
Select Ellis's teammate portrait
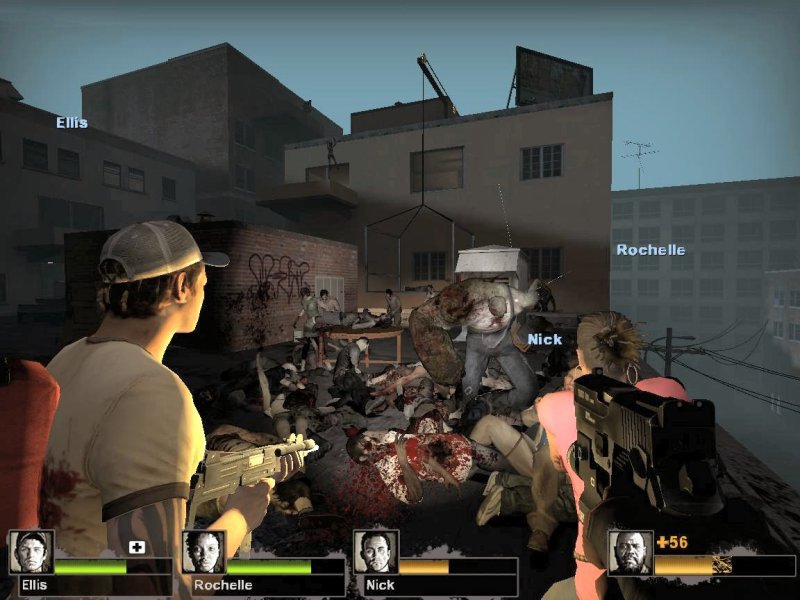(x=31, y=552)
